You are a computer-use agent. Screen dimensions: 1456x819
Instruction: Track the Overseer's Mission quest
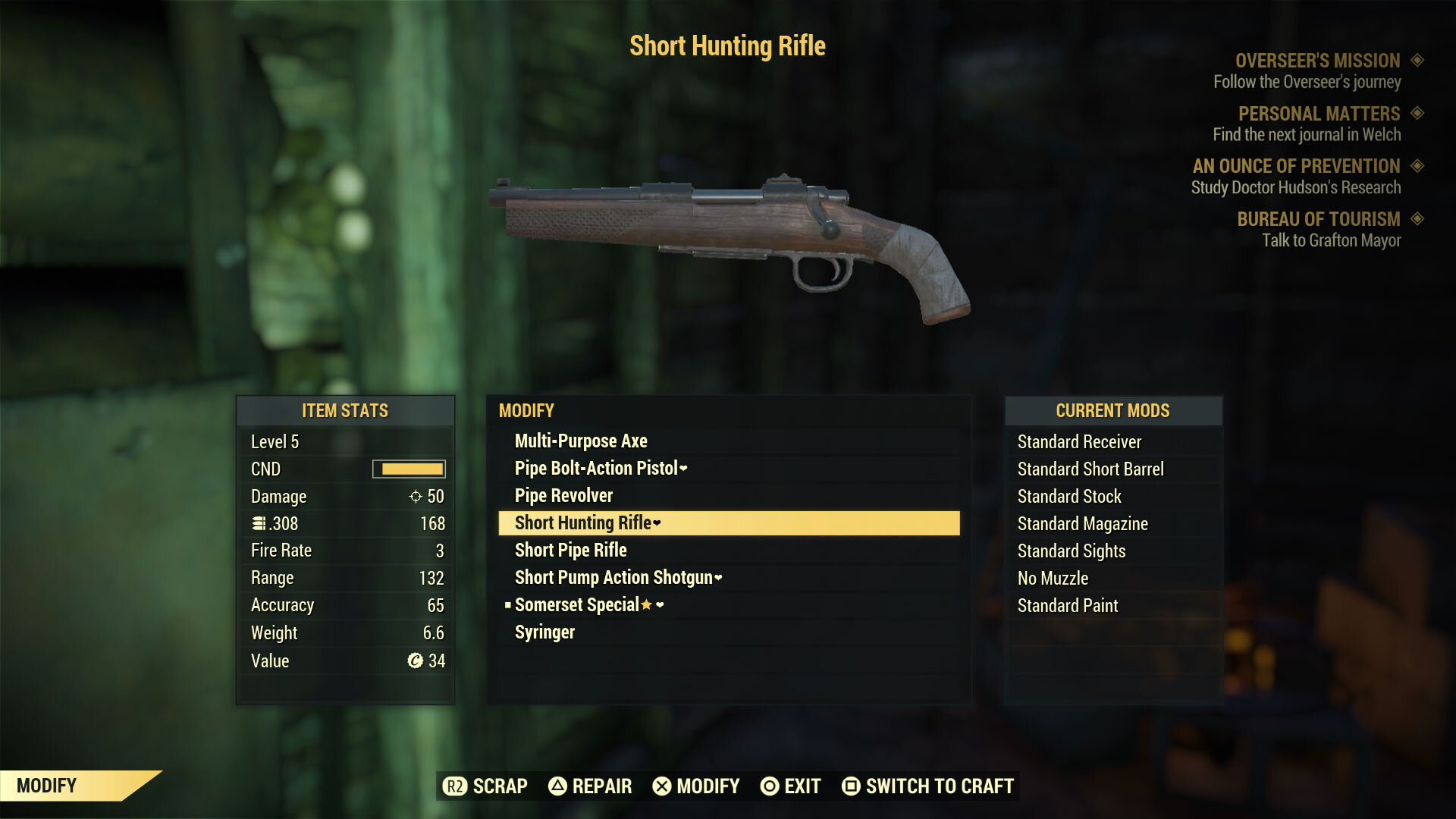pyautogui.click(x=1317, y=61)
